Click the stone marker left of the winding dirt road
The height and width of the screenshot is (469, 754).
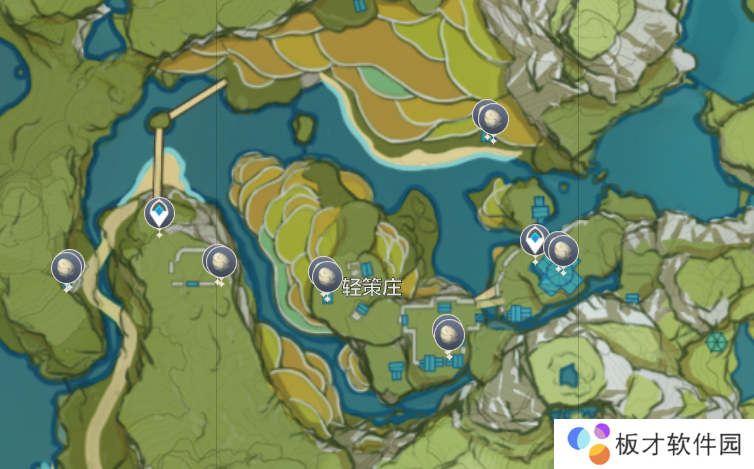[67, 267]
